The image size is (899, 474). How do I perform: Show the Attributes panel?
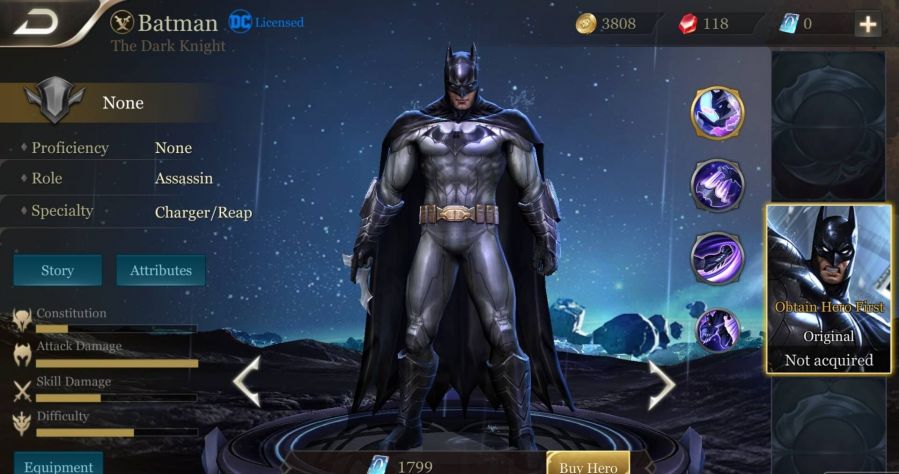click(160, 270)
